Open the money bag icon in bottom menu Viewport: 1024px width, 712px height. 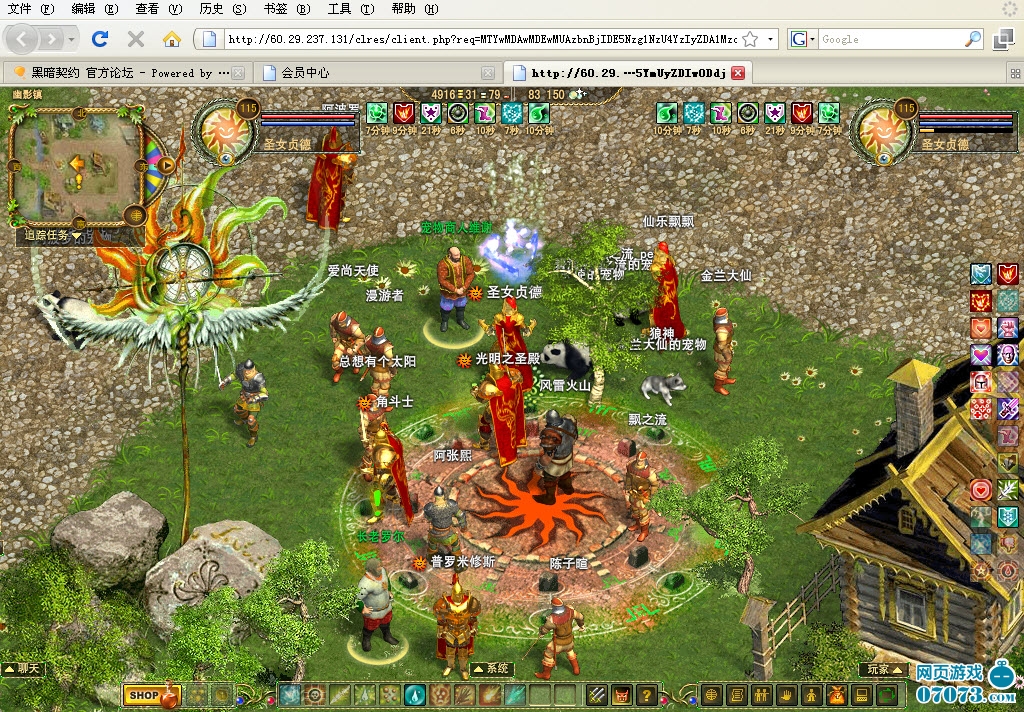[x=837, y=695]
